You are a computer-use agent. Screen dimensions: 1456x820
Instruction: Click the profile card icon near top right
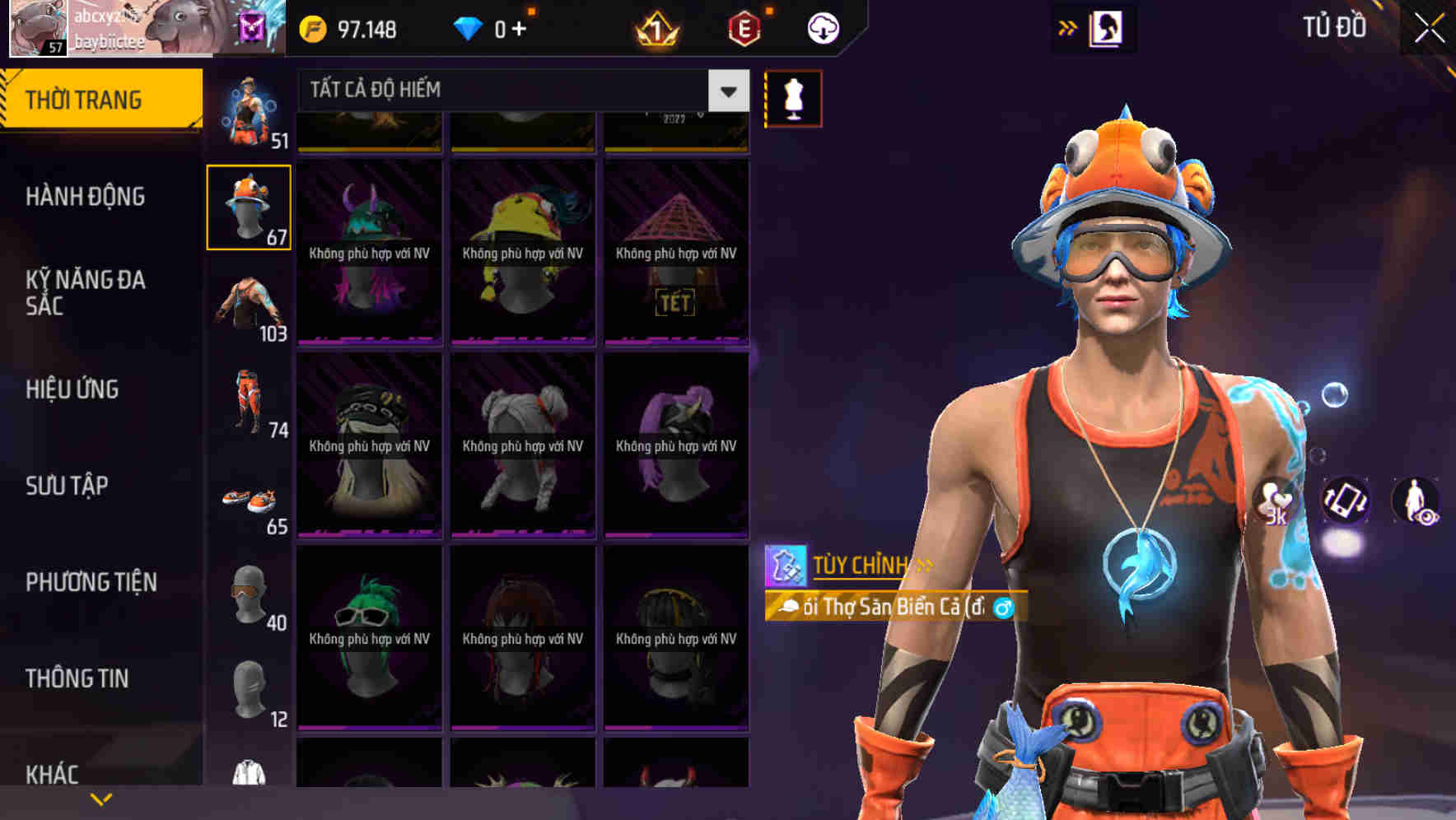point(1107,27)
